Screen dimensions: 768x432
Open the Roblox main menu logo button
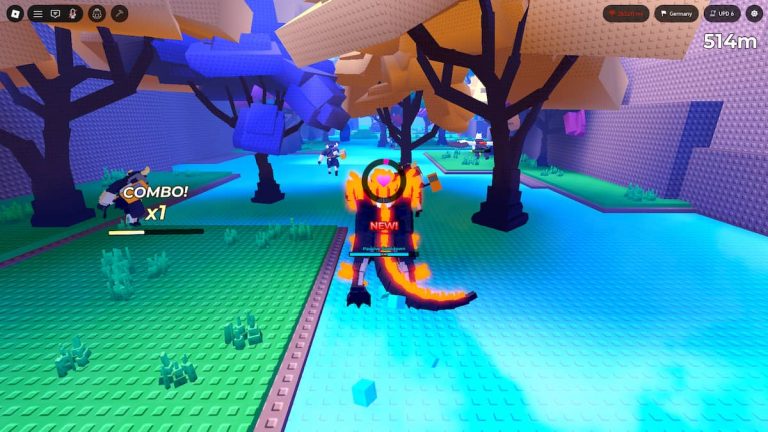tap(13, 13)
